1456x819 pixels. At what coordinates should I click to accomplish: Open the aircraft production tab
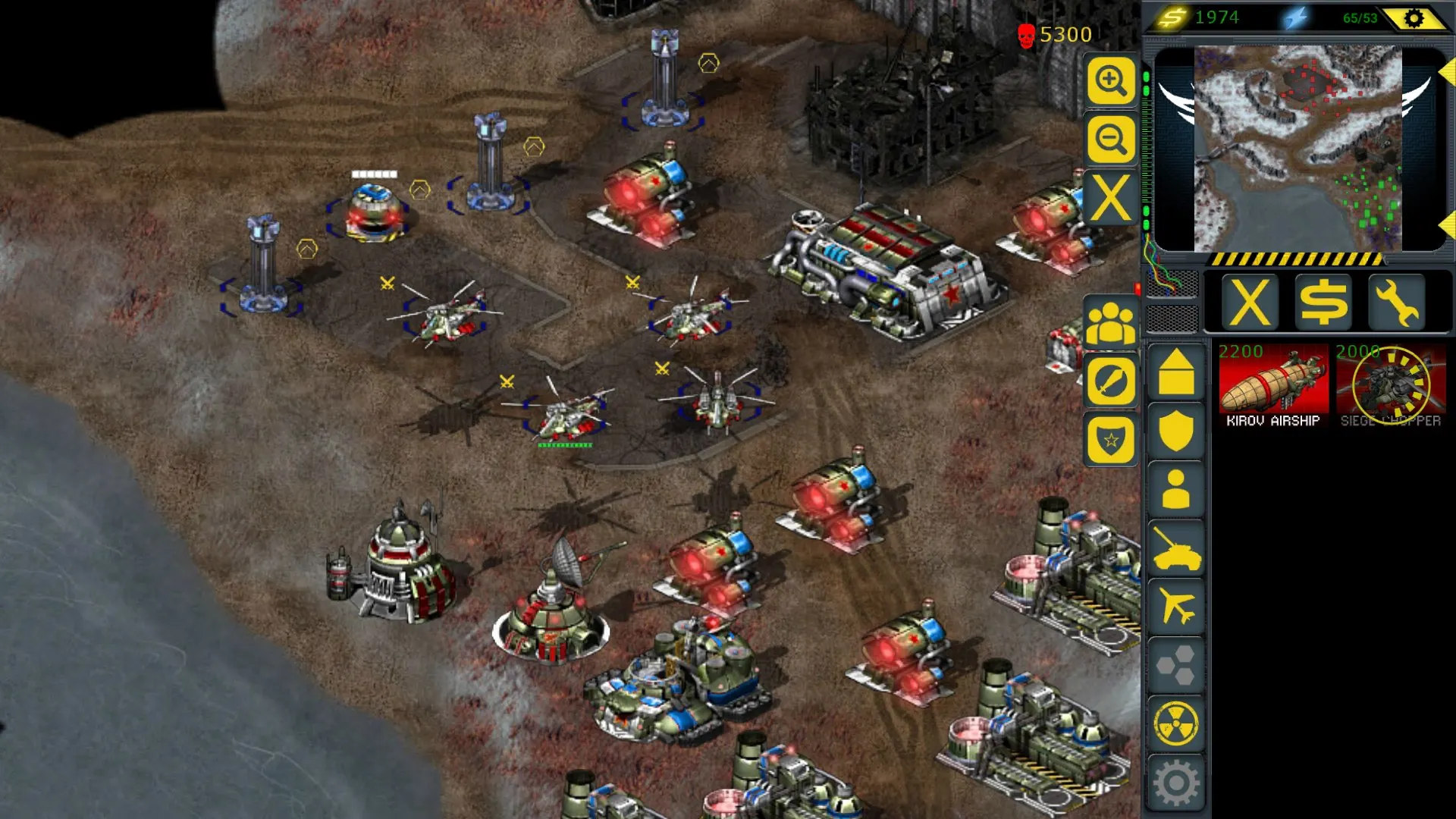tap(1176, 607)
